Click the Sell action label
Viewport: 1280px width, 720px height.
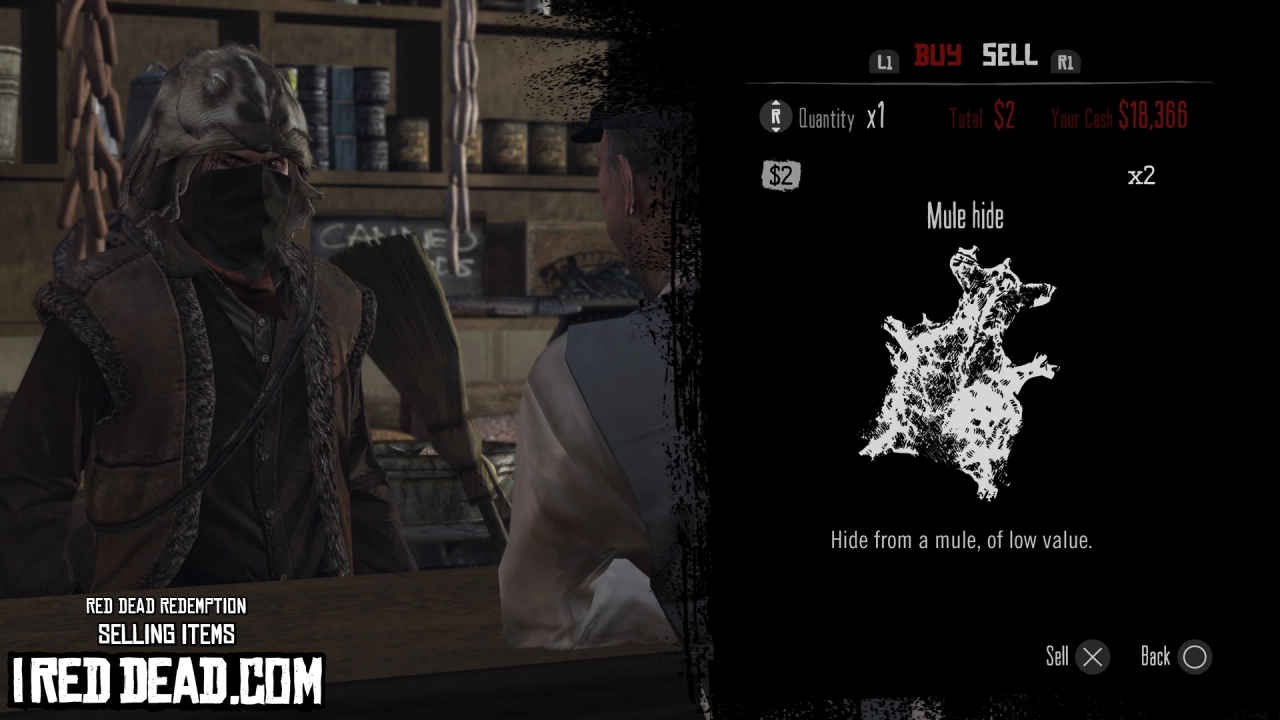(x=1055, y=657)
